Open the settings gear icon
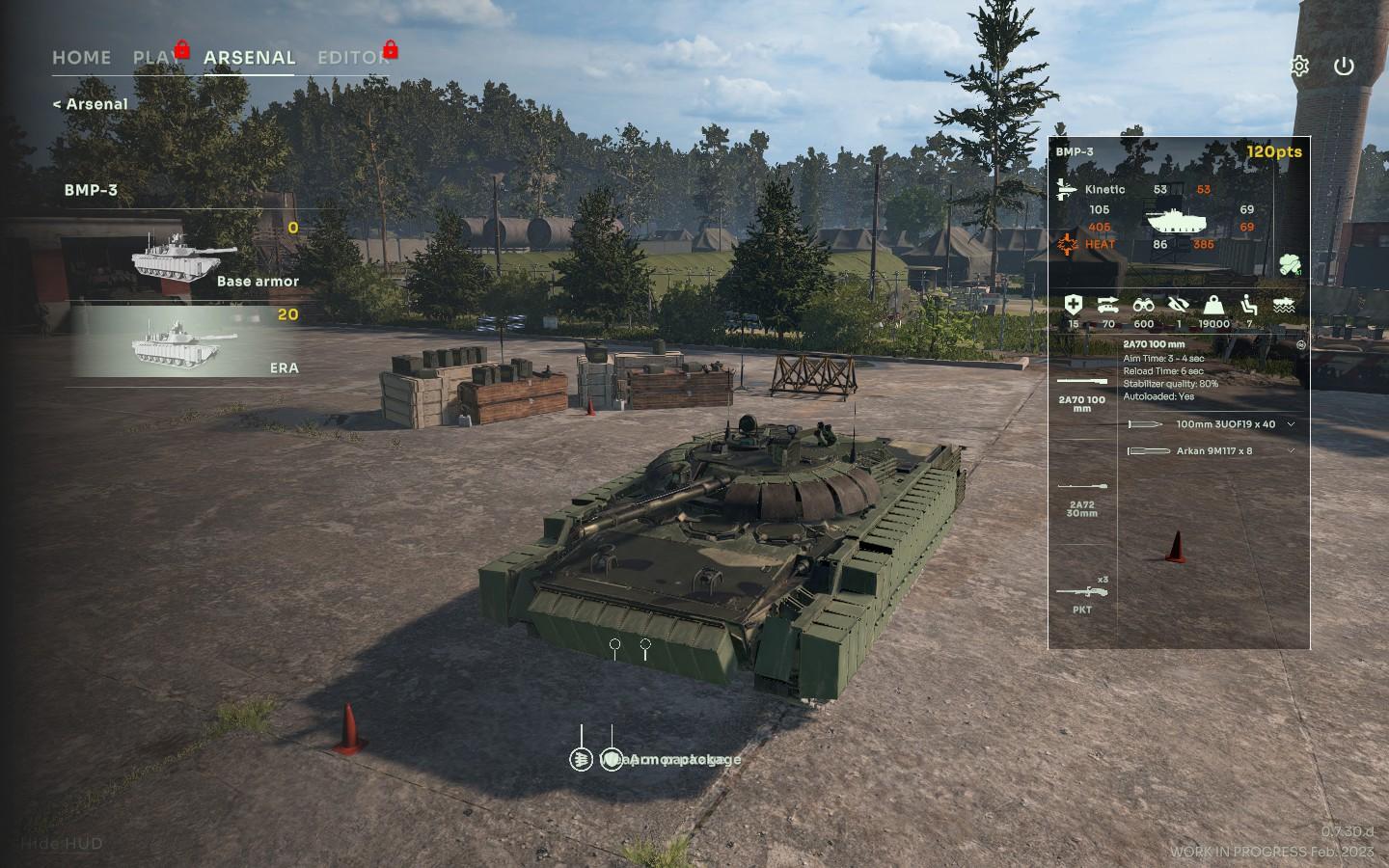Screen dimensions: 1389x868 point(1299,67)
